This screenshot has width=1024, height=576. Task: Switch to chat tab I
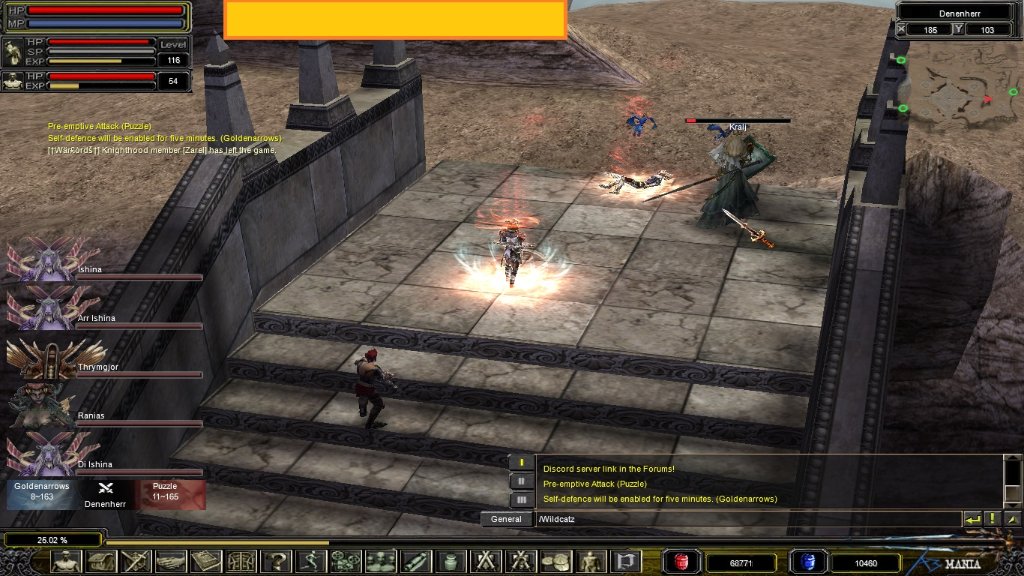[x=521, y=463]
